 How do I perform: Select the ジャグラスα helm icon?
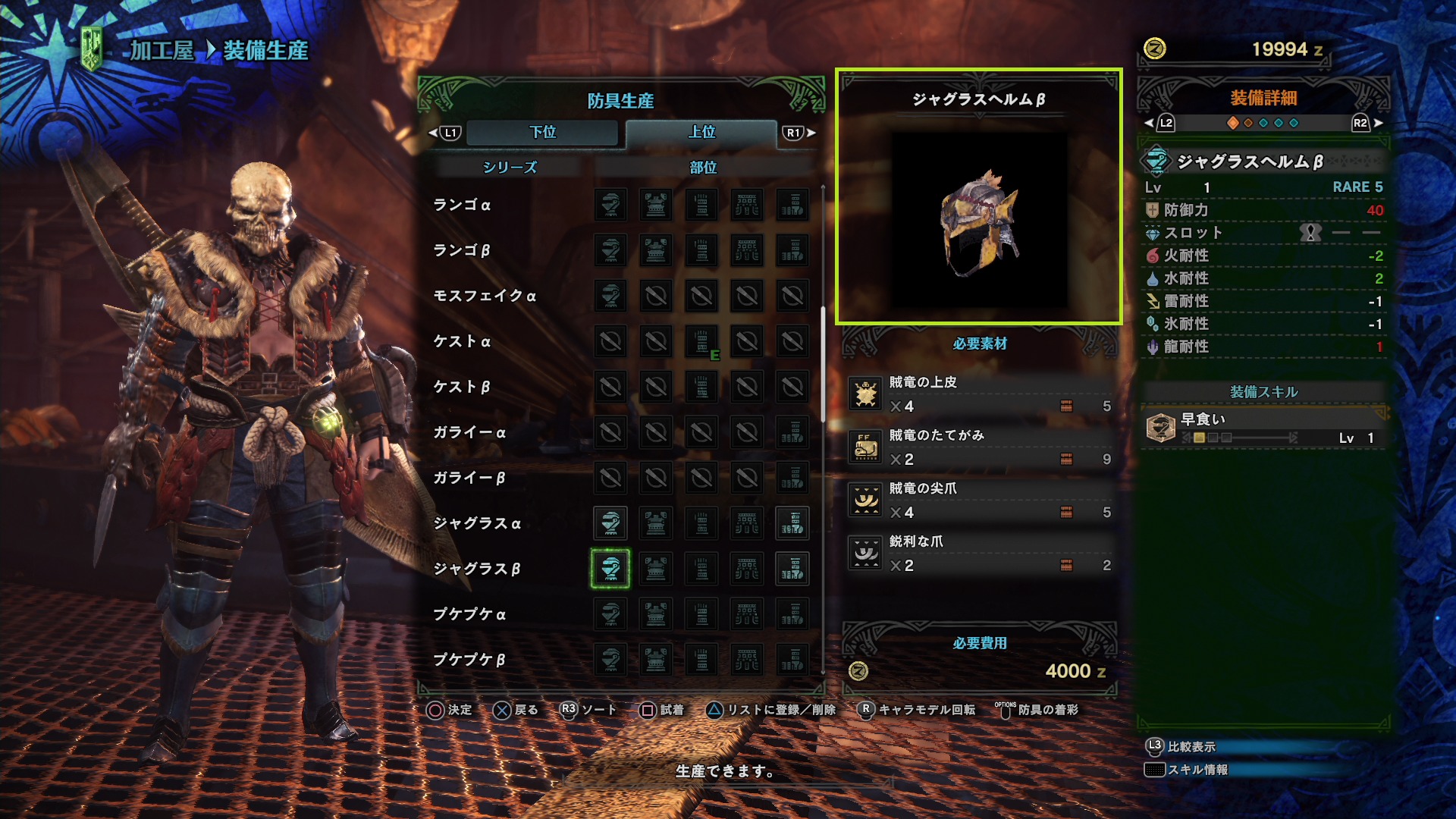point(610,523)
